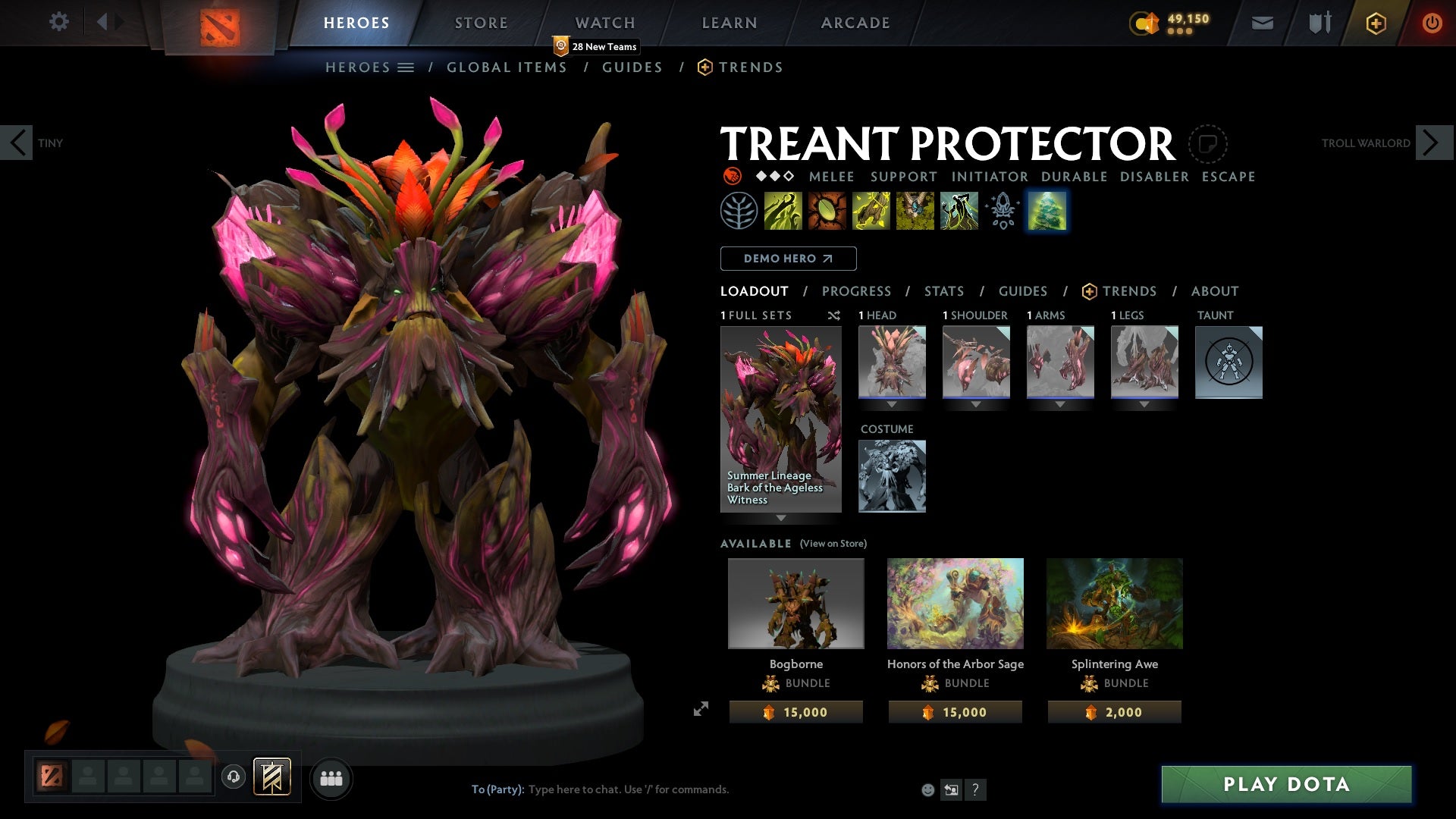Image resolution: width=1456 pixels, height=819 pixels.
Task: Expand the HEAD slot dropdown arrow
Action: coord(893,404)
